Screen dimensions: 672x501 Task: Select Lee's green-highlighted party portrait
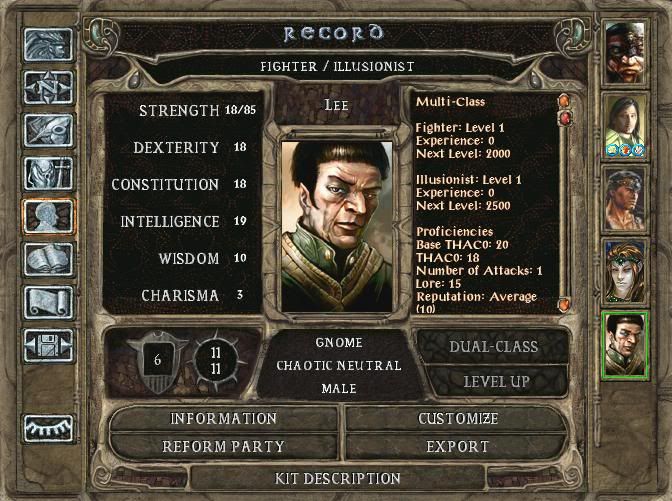point(626,345)
